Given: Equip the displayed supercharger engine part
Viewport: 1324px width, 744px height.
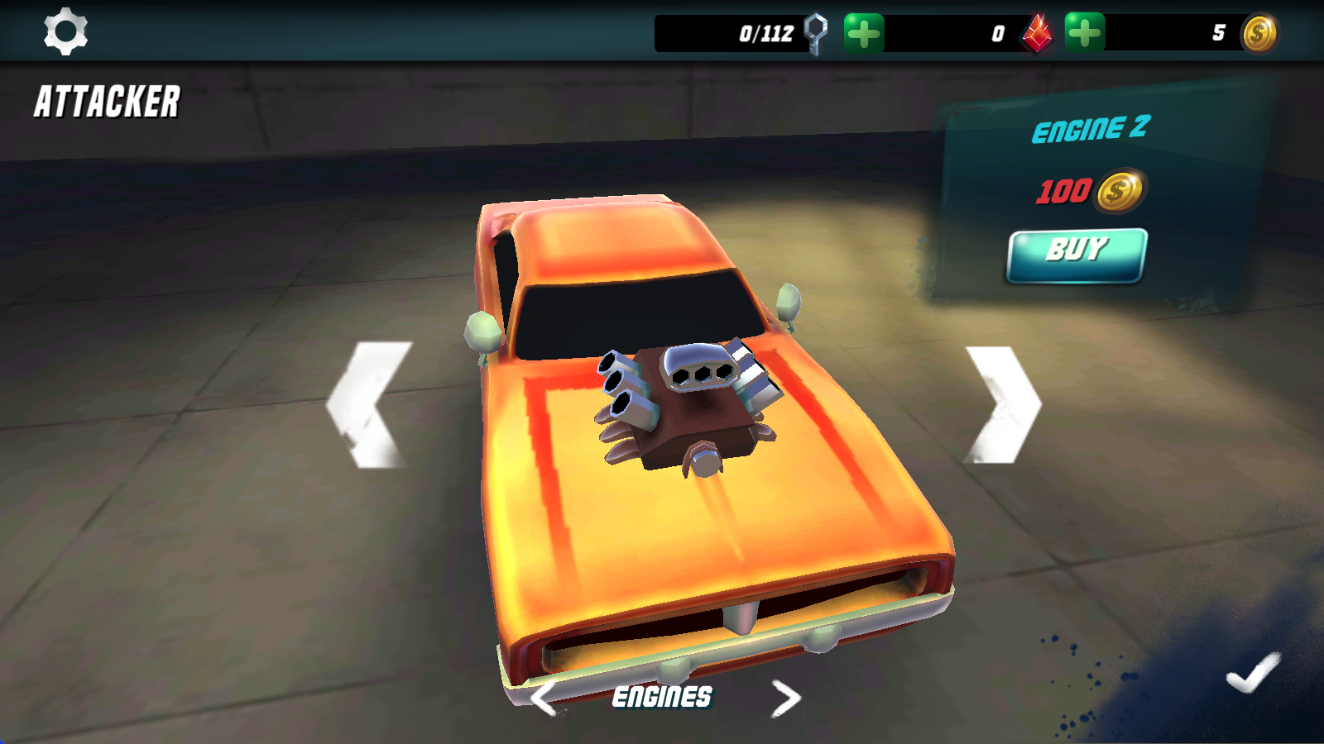Looking at the screenshot, I should pos(1075,254).
